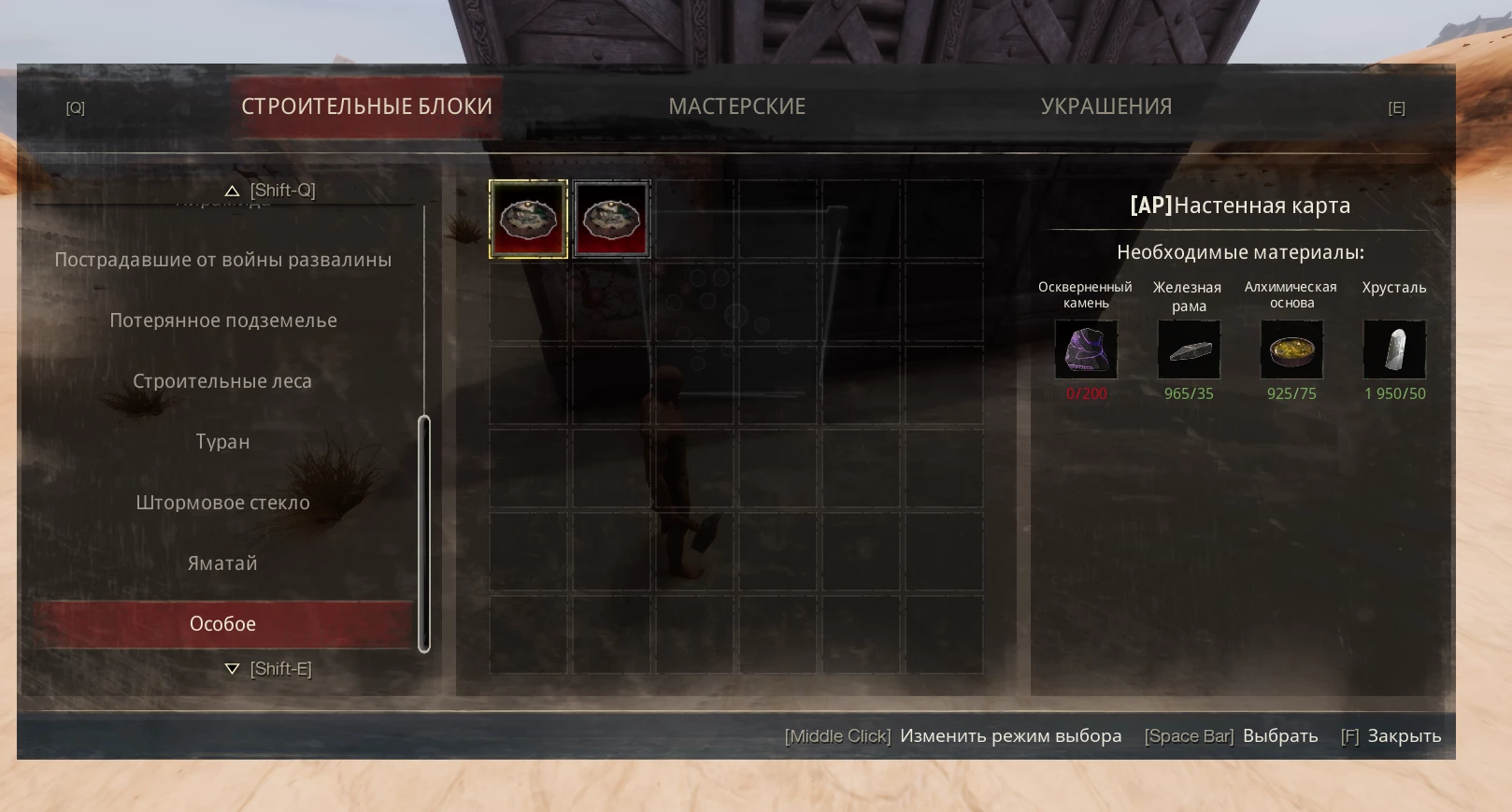Viewport: 1512px width, 812px height.
Task: Click the up arrow above the category list
Action: tap(233, 191)
